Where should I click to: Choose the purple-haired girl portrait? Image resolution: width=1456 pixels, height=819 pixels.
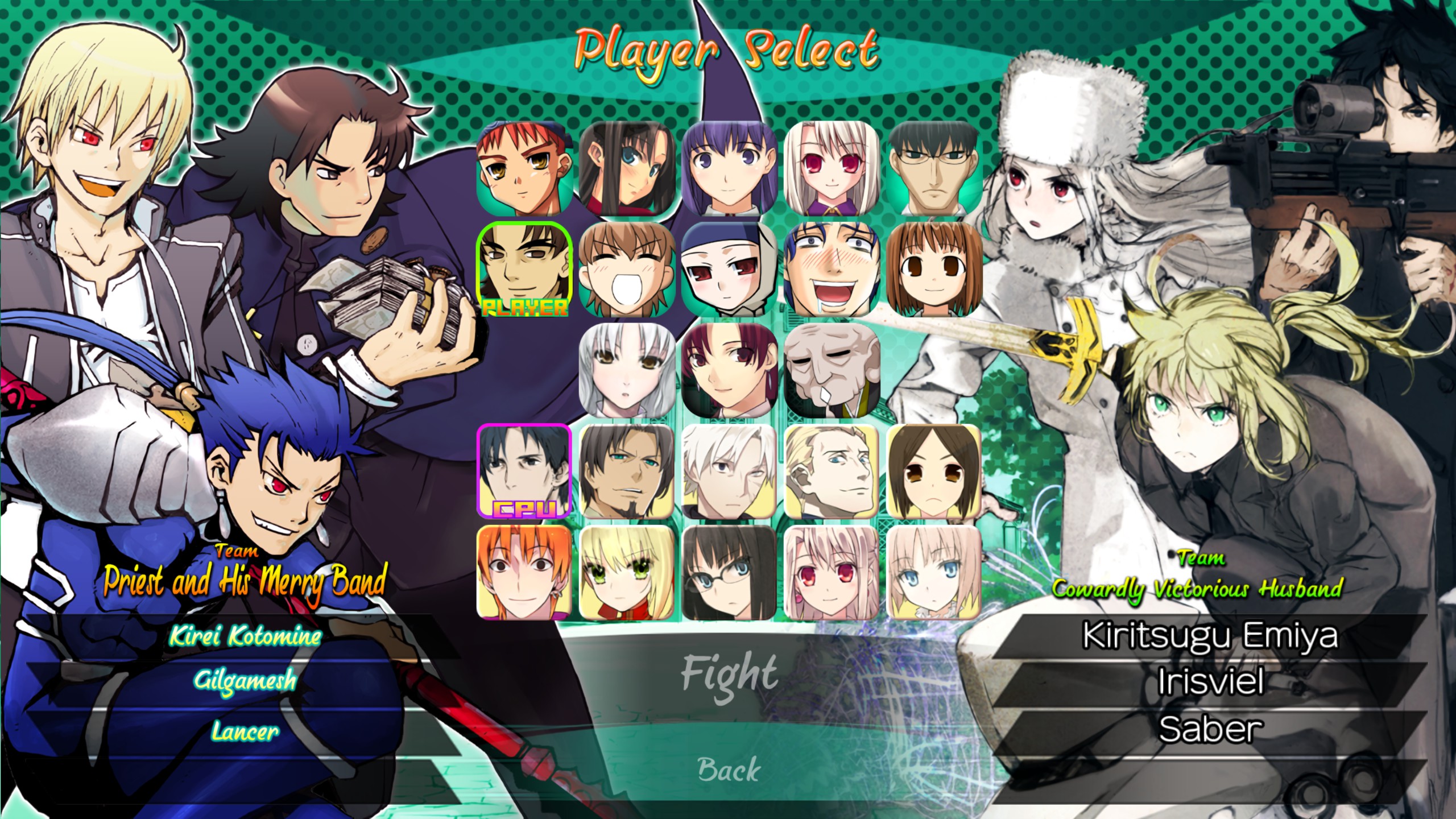pyautogui.click(x=729, y=168)
